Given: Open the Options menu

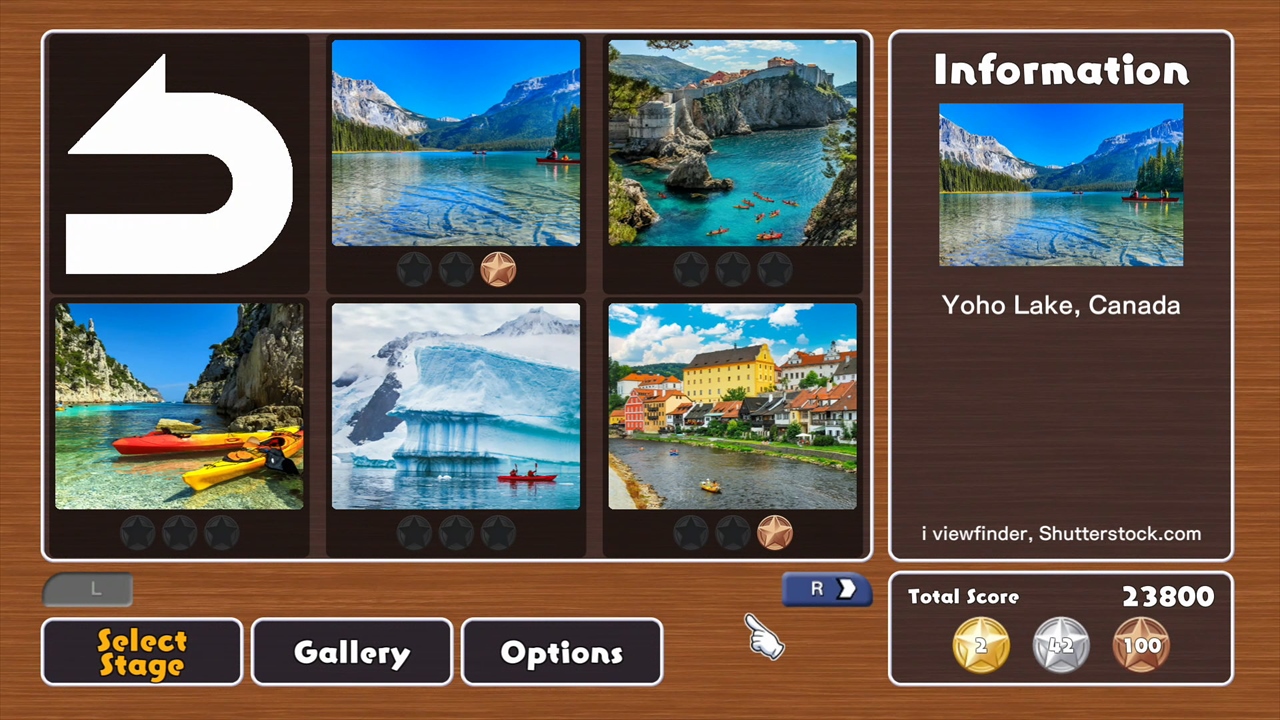Looking at the screenshot, I should (561, 652).
